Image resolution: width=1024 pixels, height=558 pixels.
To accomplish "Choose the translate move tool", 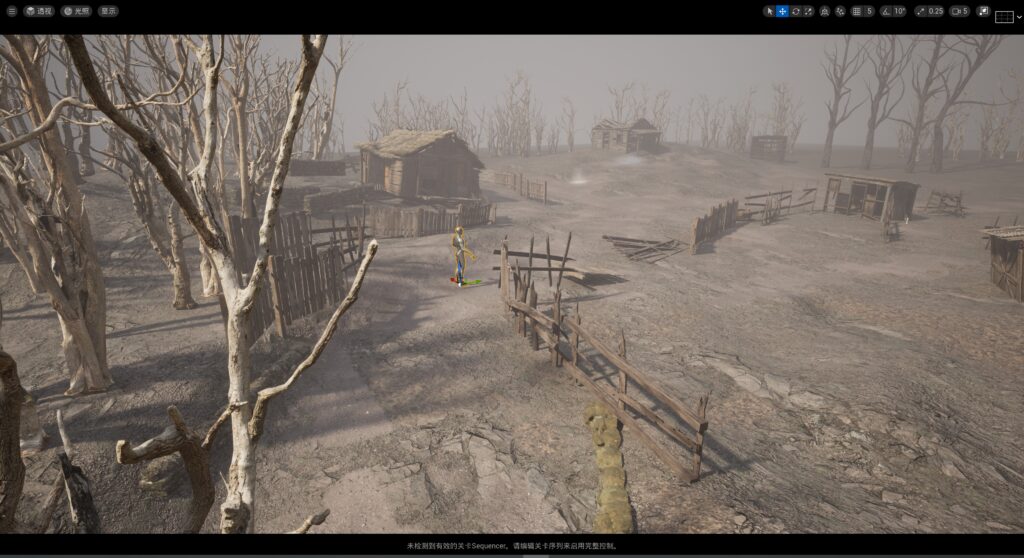I will (x=782, y=11).
